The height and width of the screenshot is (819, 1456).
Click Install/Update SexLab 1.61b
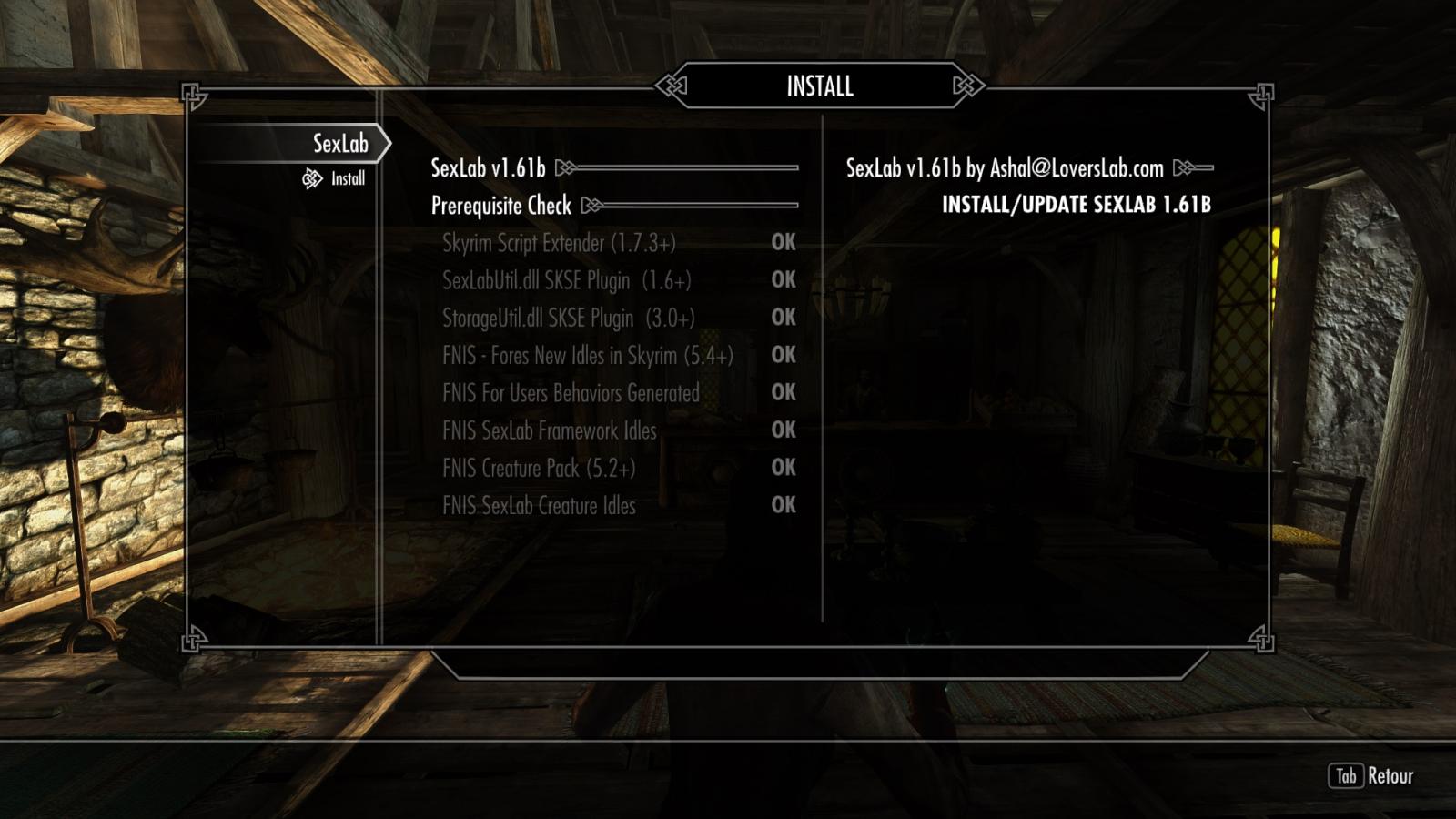coord(1076,205)
